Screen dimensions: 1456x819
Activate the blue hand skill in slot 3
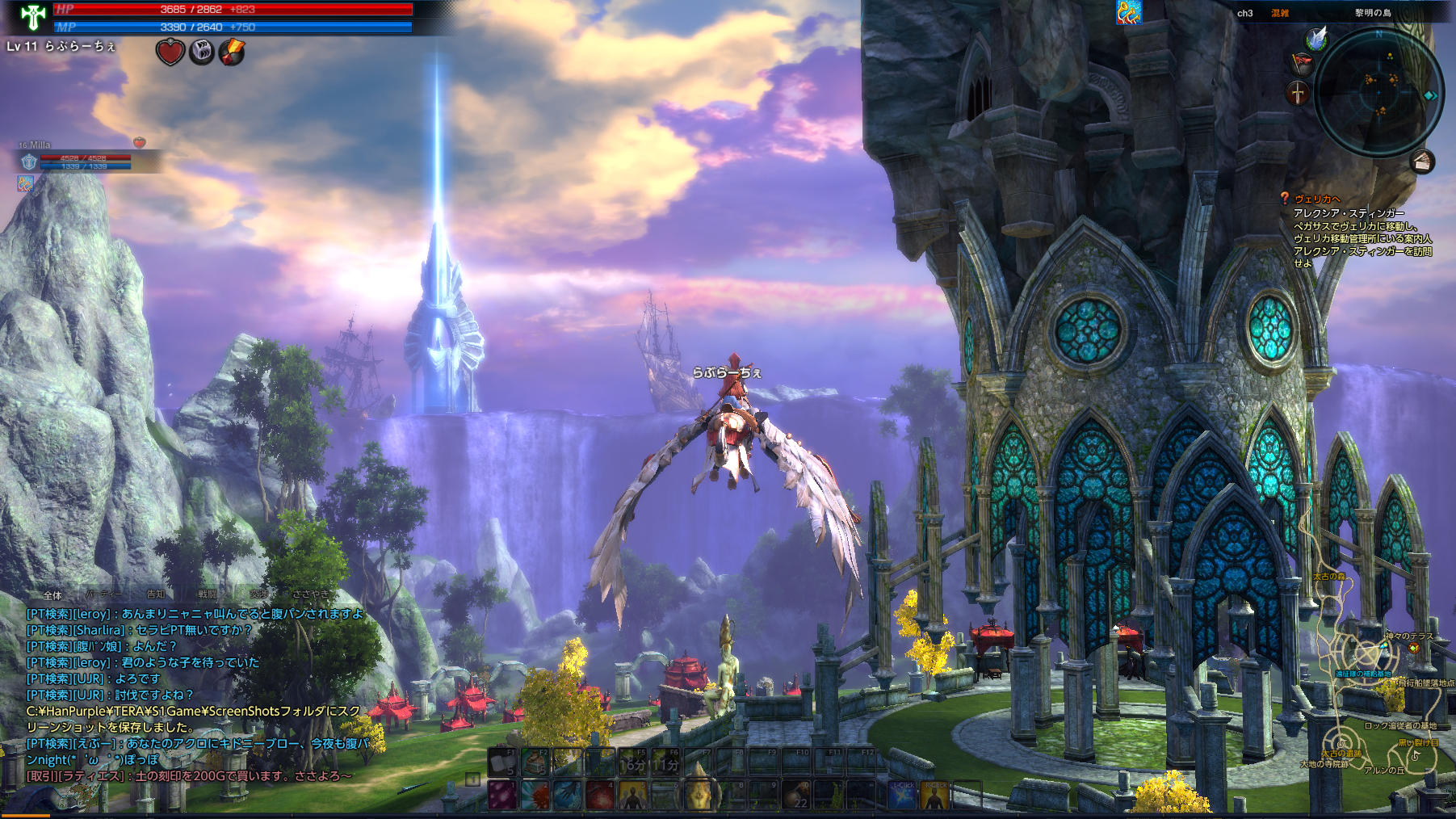pyautogui.click(x=568, y=796)
